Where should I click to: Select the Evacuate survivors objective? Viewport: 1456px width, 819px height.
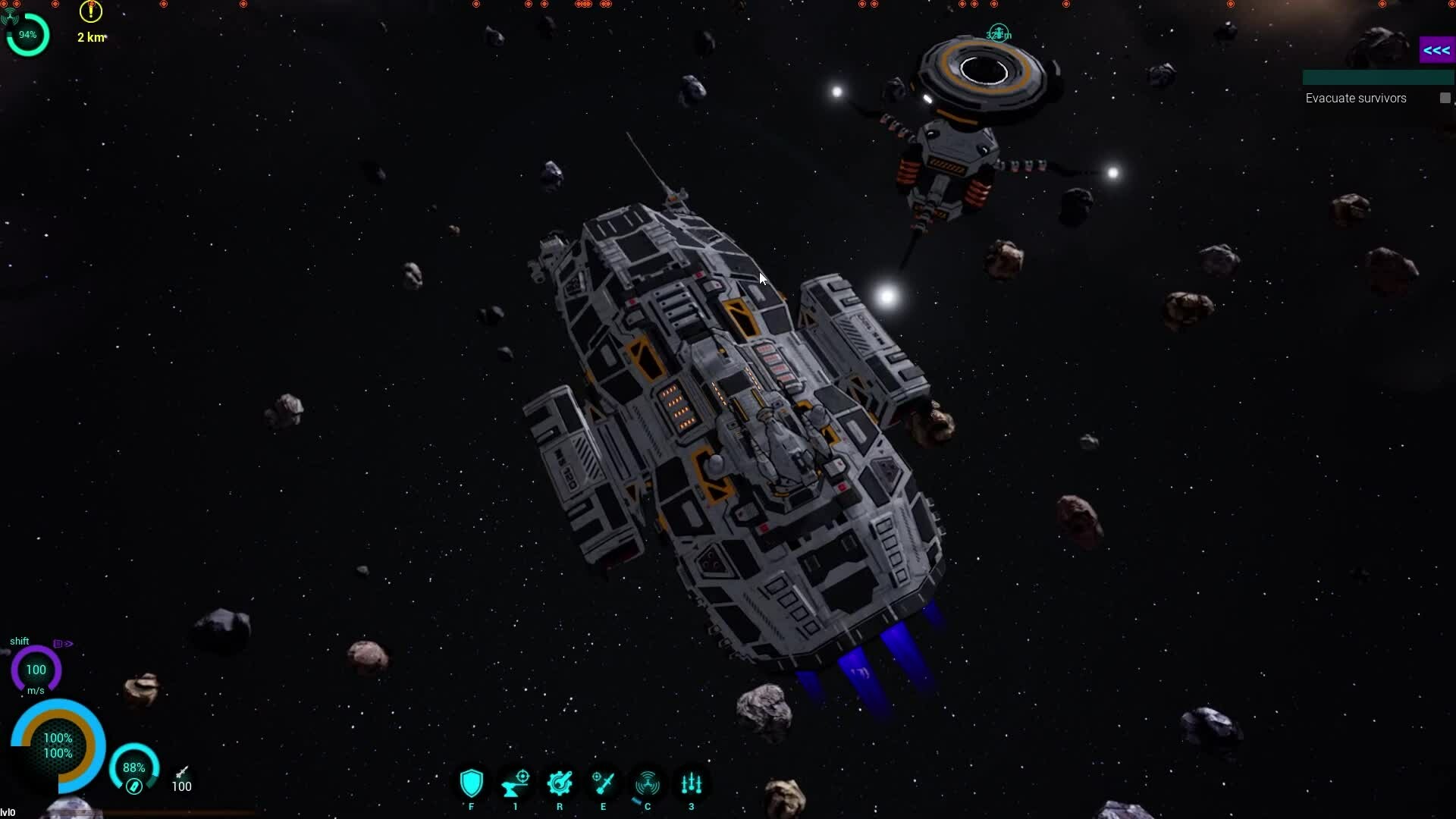[x=1355, y=99]
